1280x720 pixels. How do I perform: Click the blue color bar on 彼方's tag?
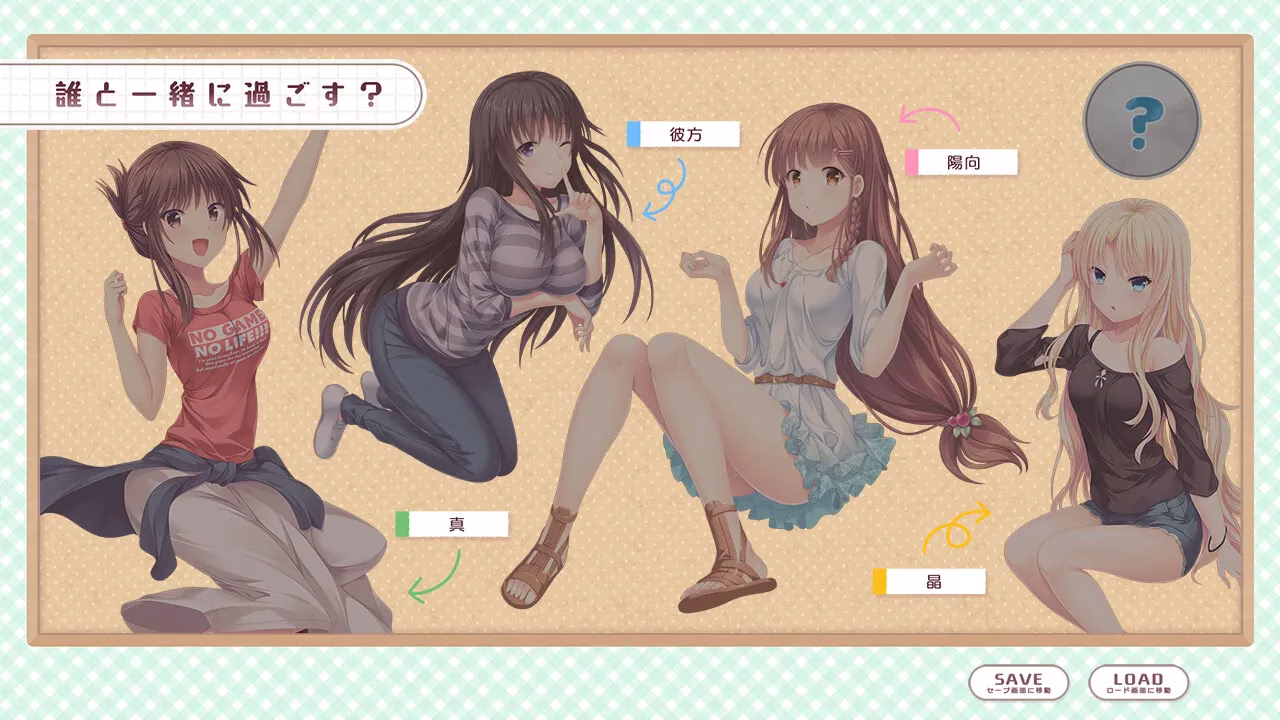pyautogui.click(x=633, y=131)
